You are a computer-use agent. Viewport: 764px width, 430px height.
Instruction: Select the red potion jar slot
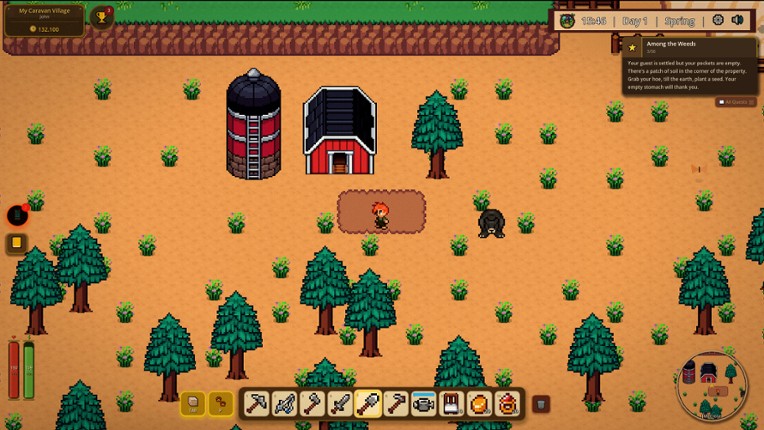pos(508,403)
